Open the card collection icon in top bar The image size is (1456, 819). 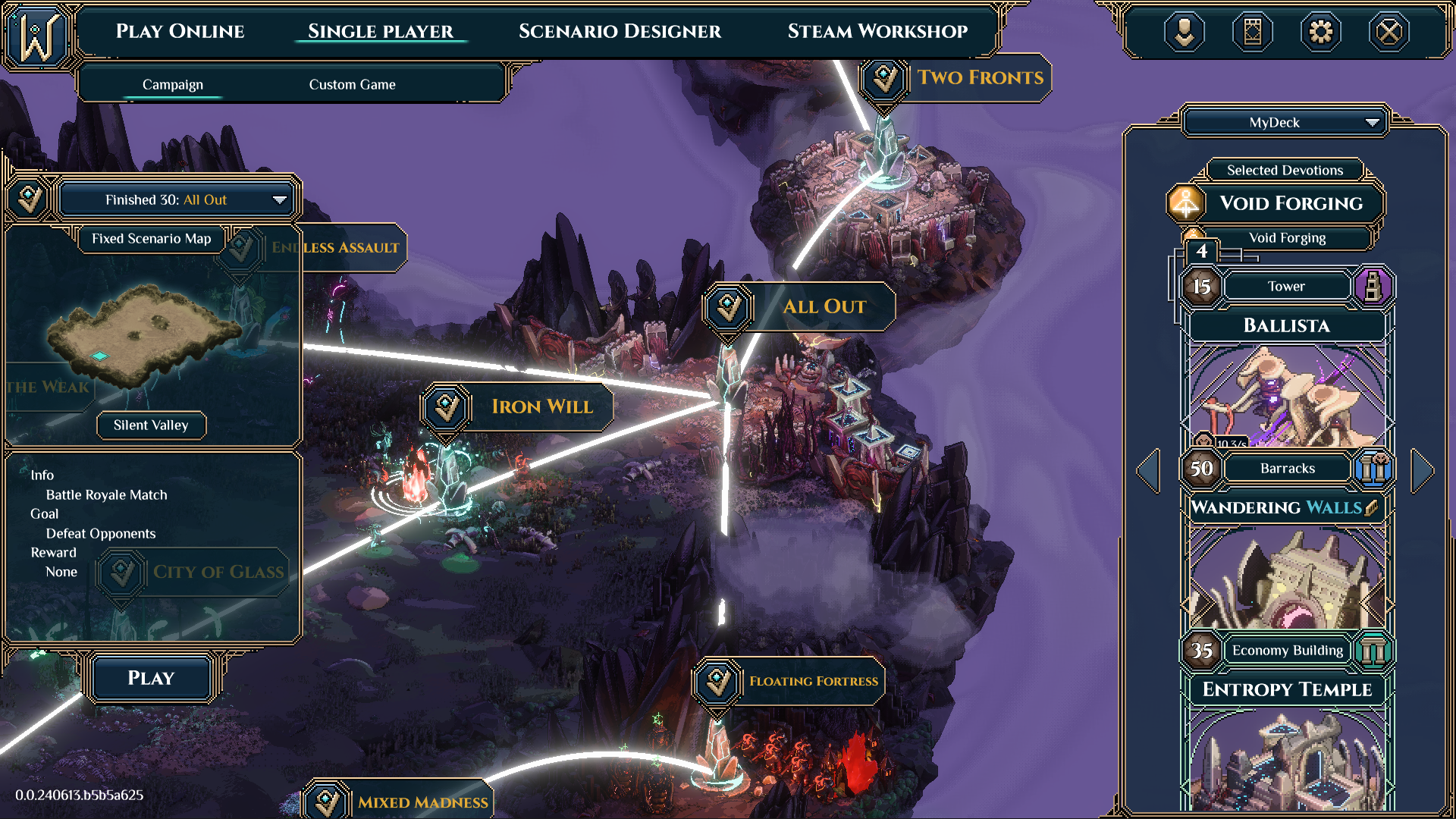coord(1253,32)
